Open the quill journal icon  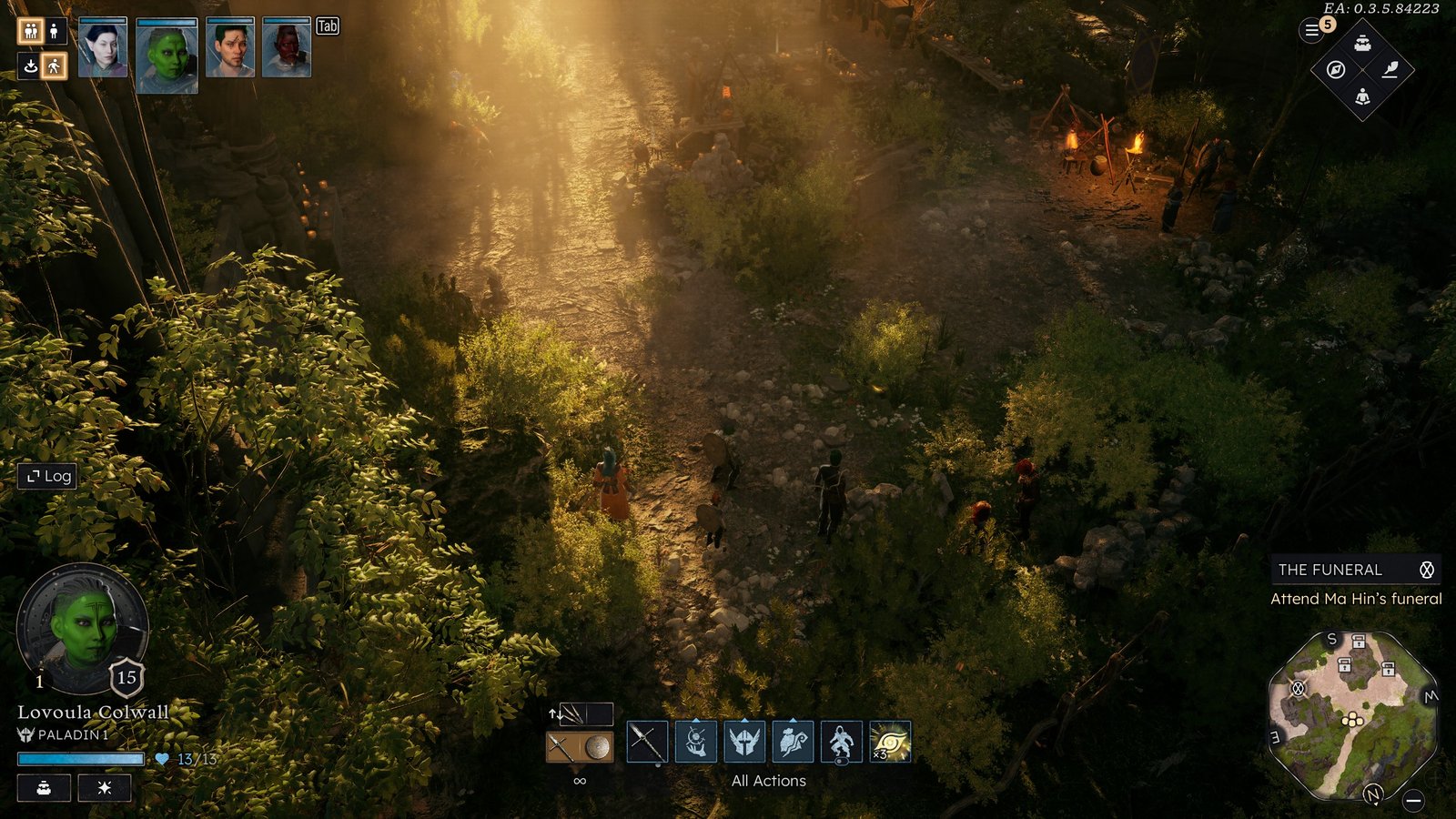tap(1390, 70)
